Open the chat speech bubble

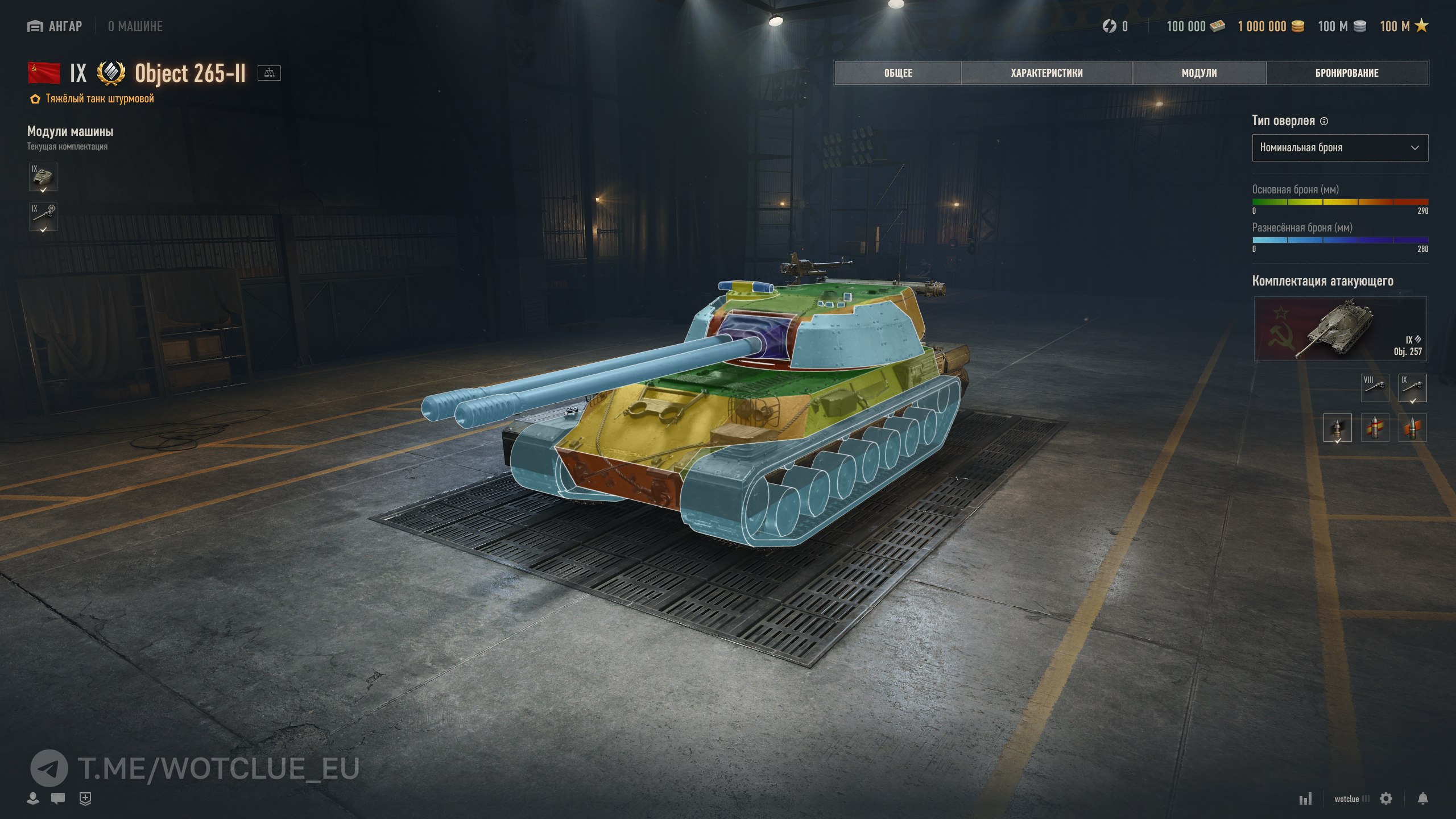58,799
